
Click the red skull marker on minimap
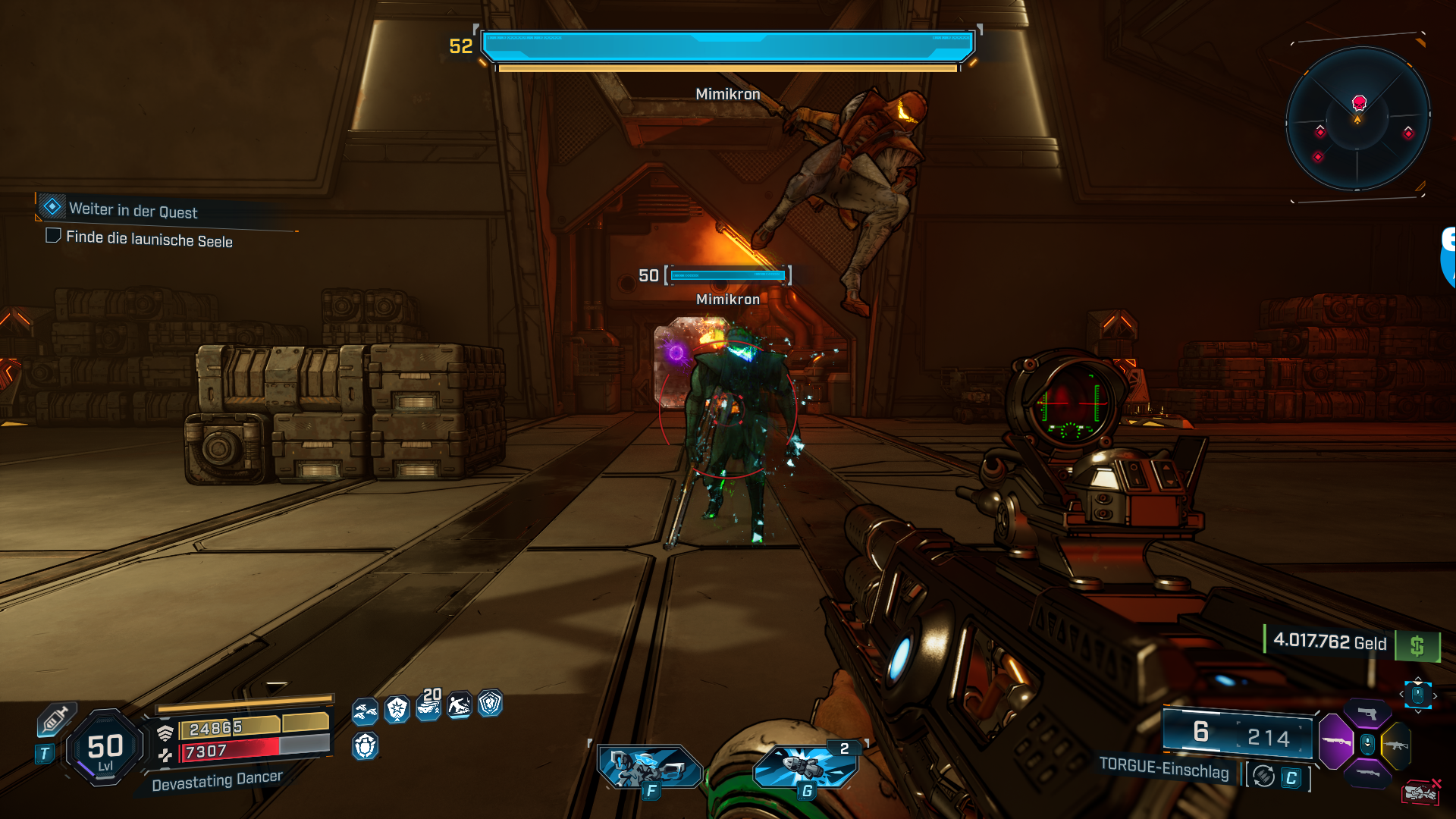1359,102
